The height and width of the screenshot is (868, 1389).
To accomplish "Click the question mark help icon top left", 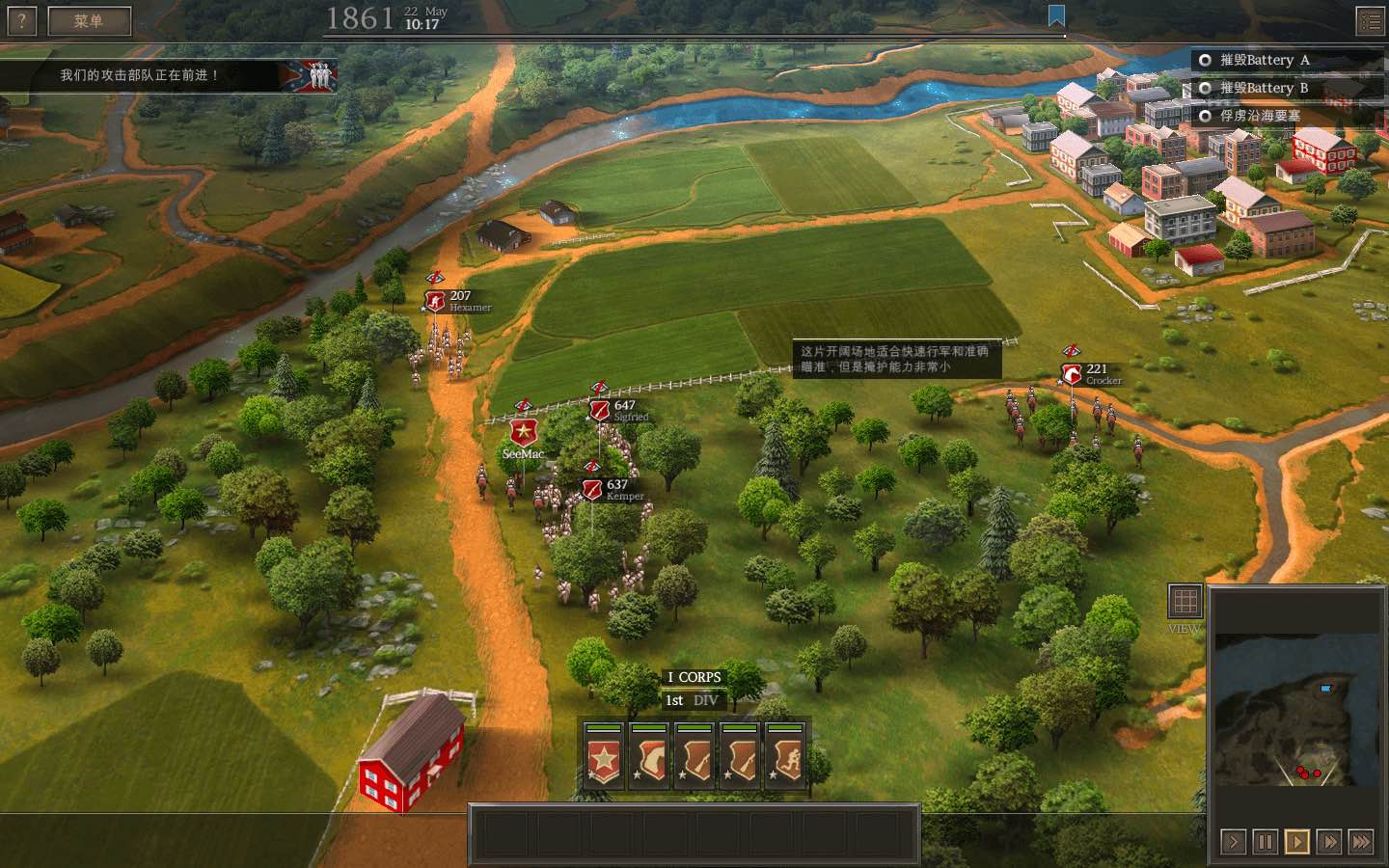I will (x=20, y=20).
